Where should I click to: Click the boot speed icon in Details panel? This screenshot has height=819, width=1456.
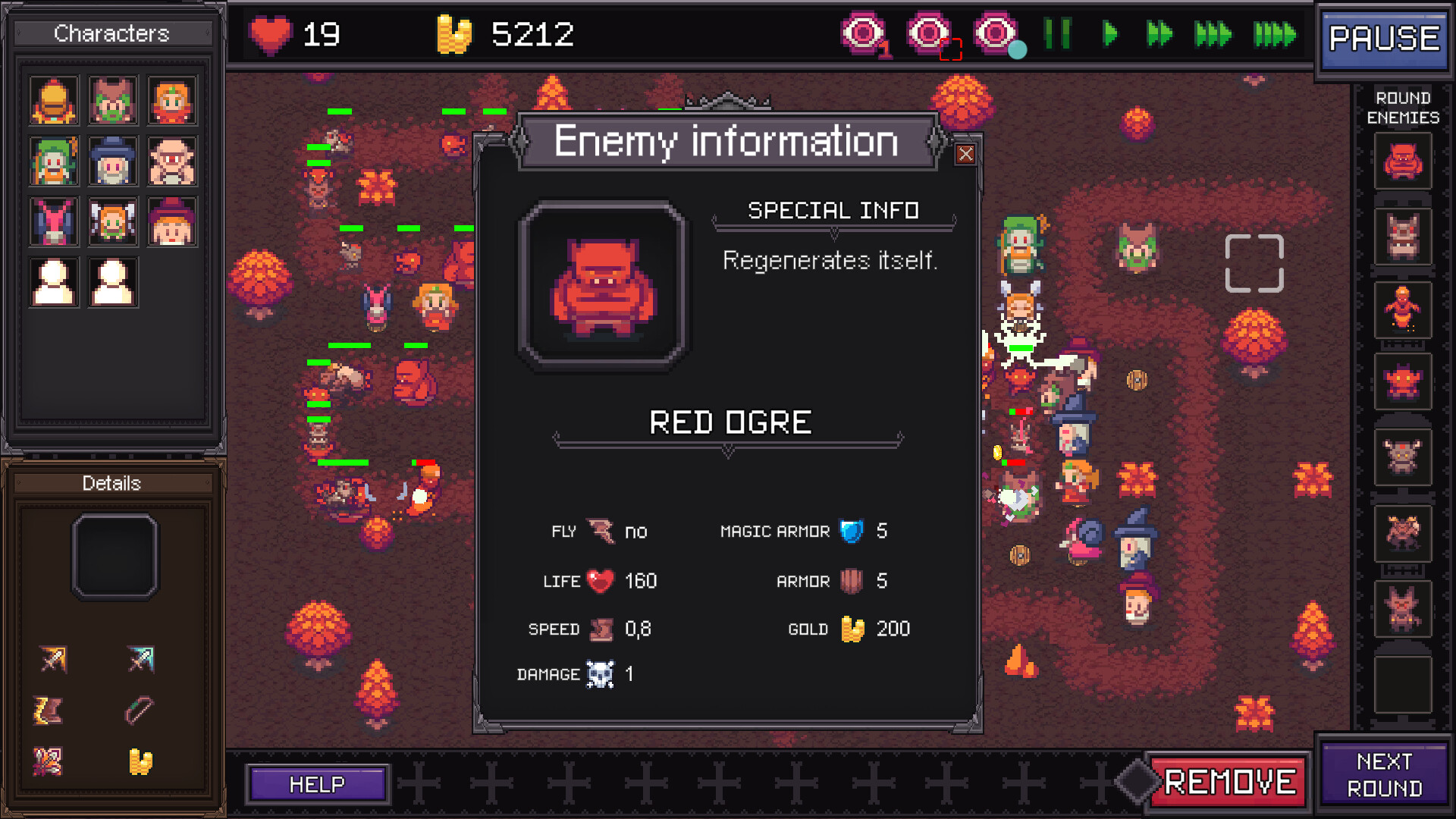48,710
